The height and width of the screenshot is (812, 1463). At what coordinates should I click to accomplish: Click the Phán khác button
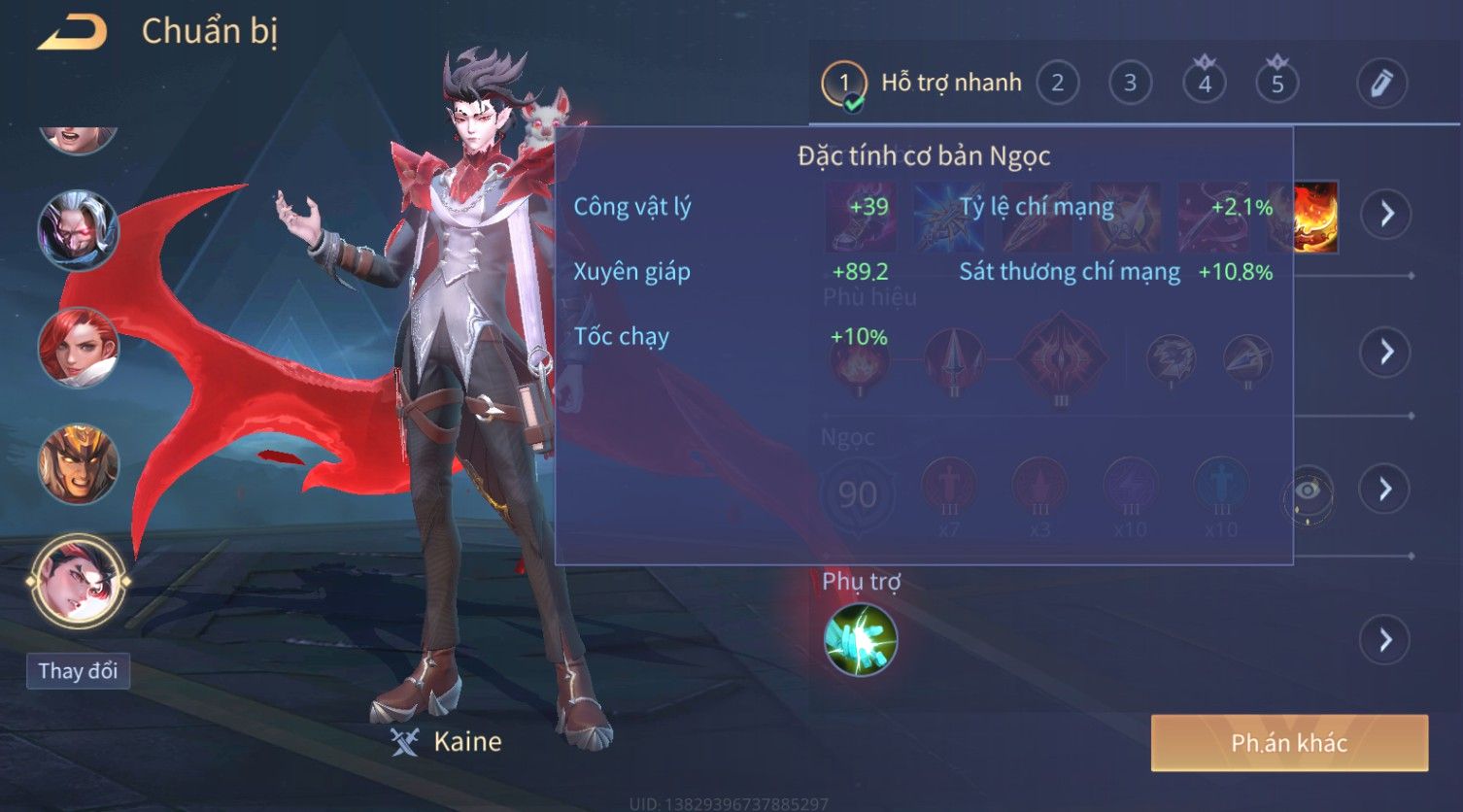coord(1289,743)
